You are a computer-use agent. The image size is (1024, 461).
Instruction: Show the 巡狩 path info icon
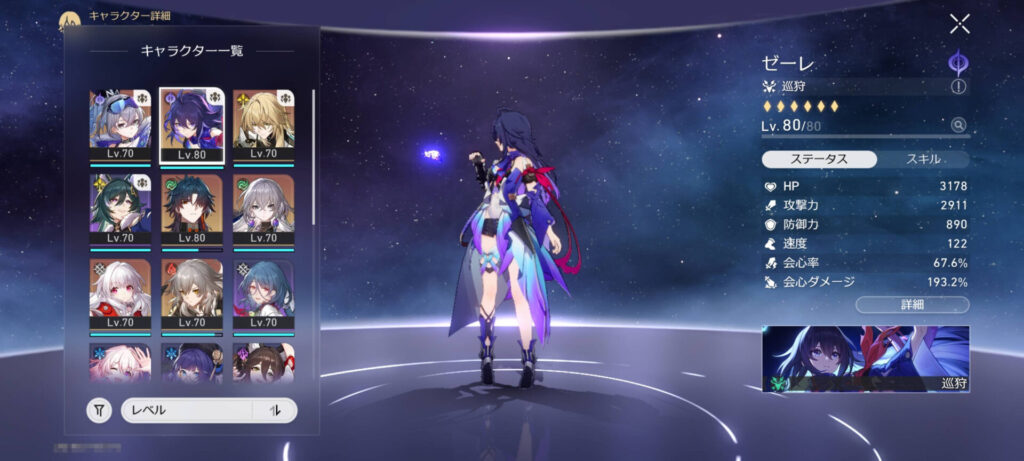click(959, 87)
